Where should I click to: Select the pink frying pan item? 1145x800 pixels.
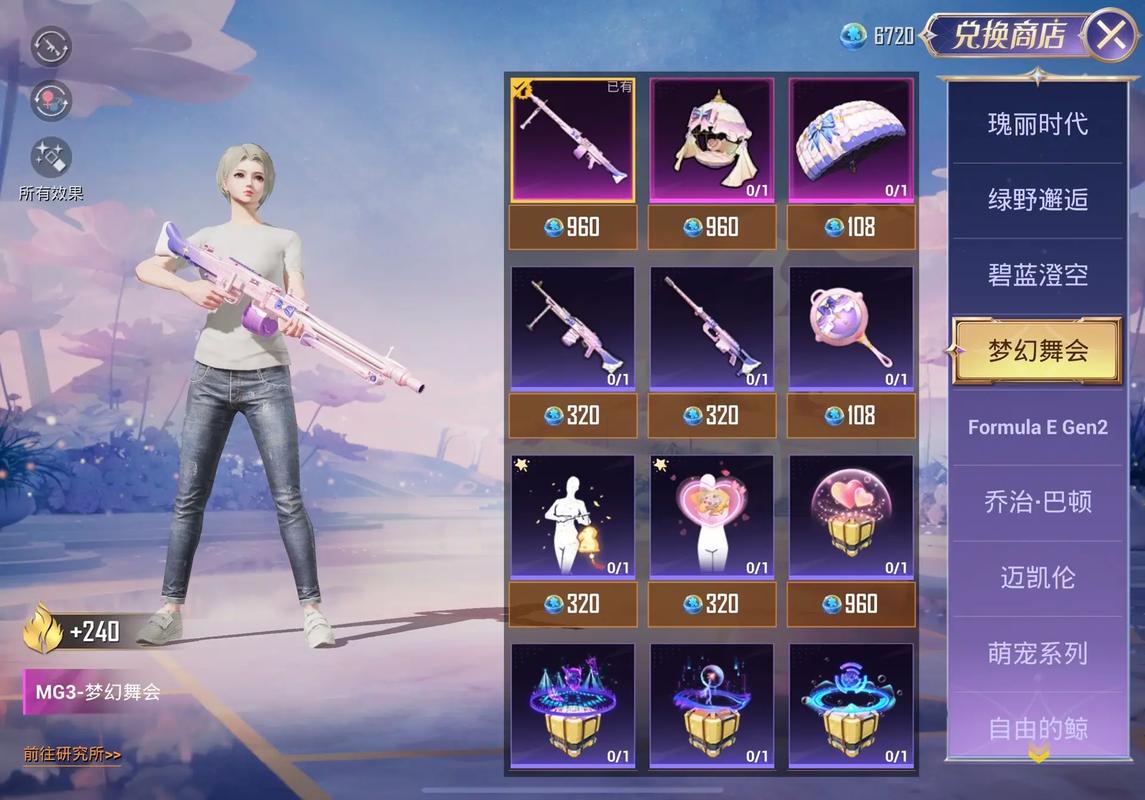[x=850, y=328]
